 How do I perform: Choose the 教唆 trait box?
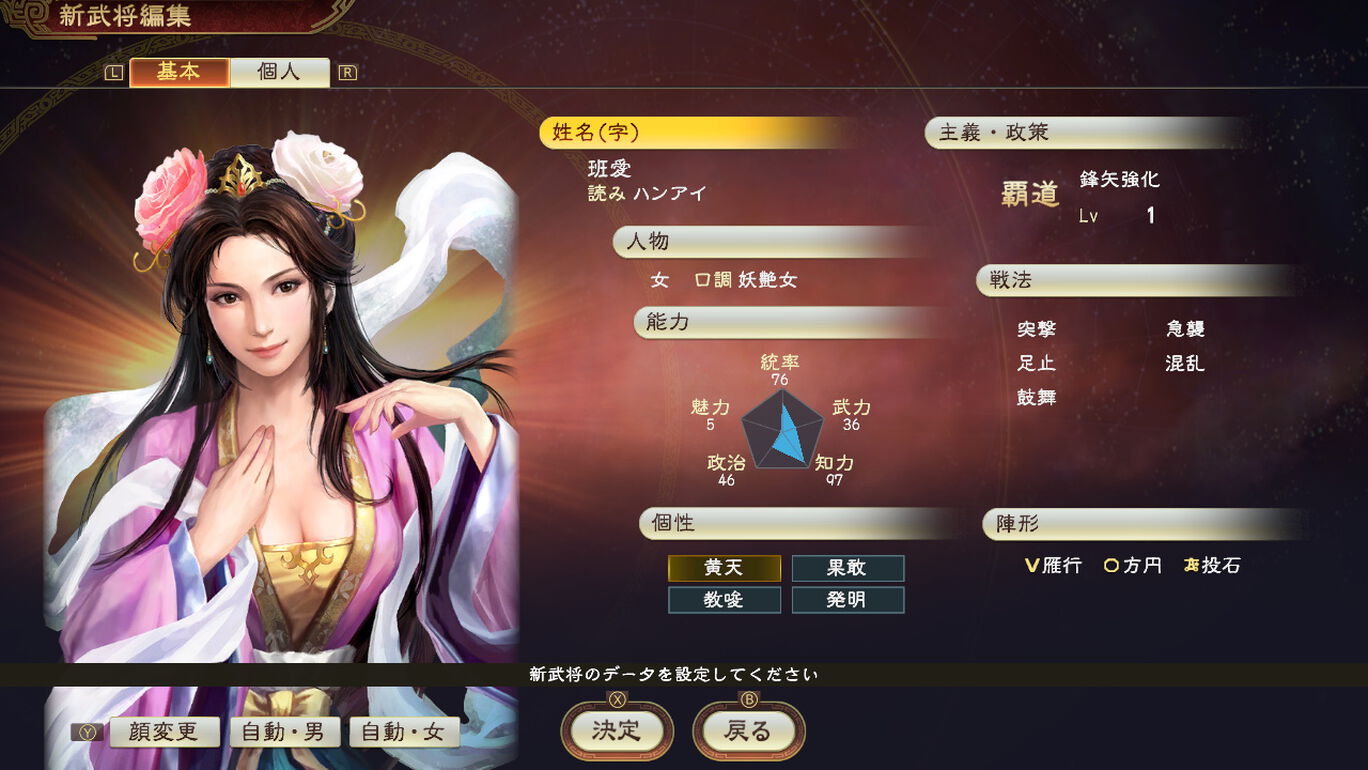coord(724,600)
